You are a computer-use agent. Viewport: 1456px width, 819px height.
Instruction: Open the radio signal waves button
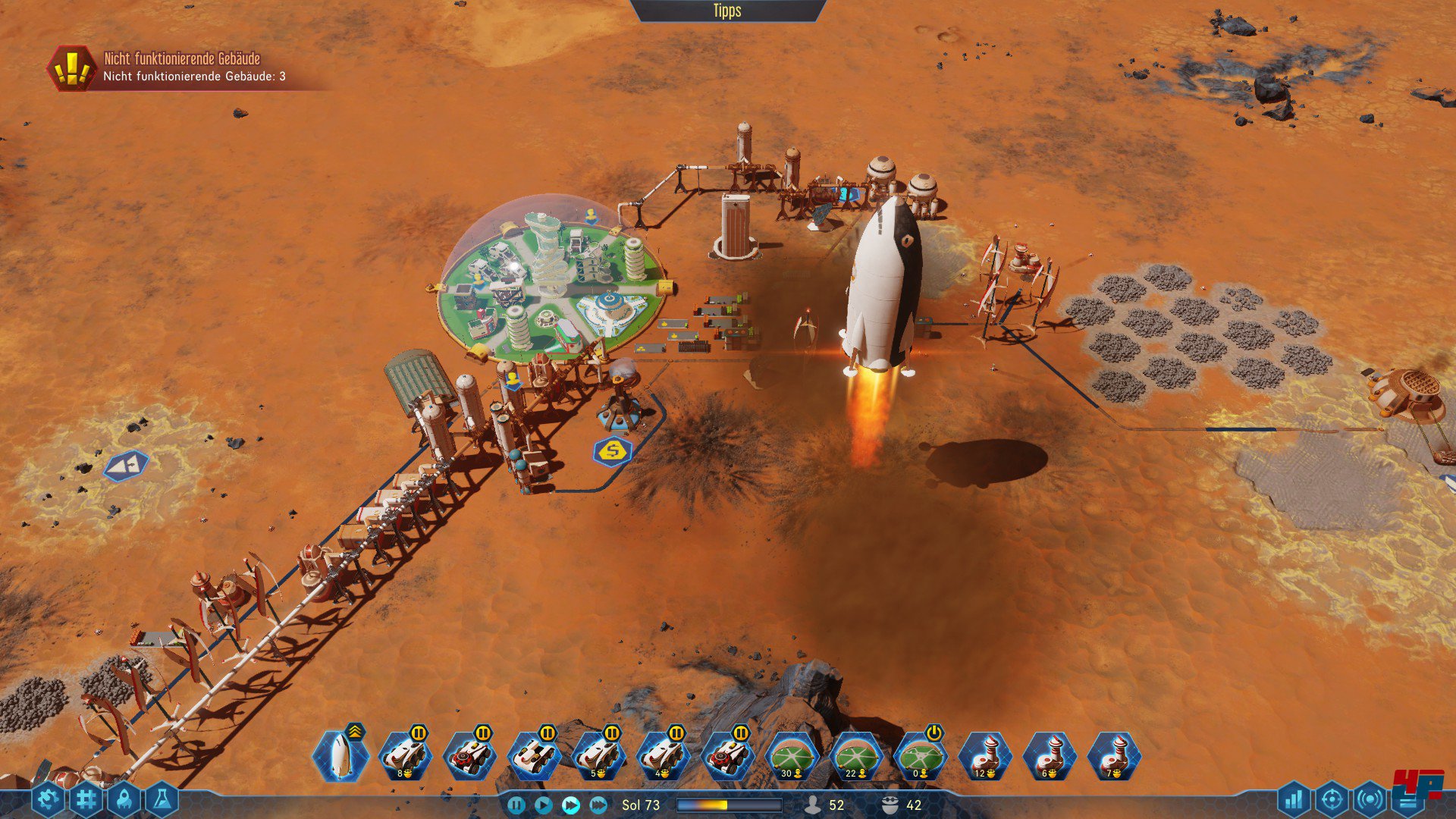click(1370, 799)
